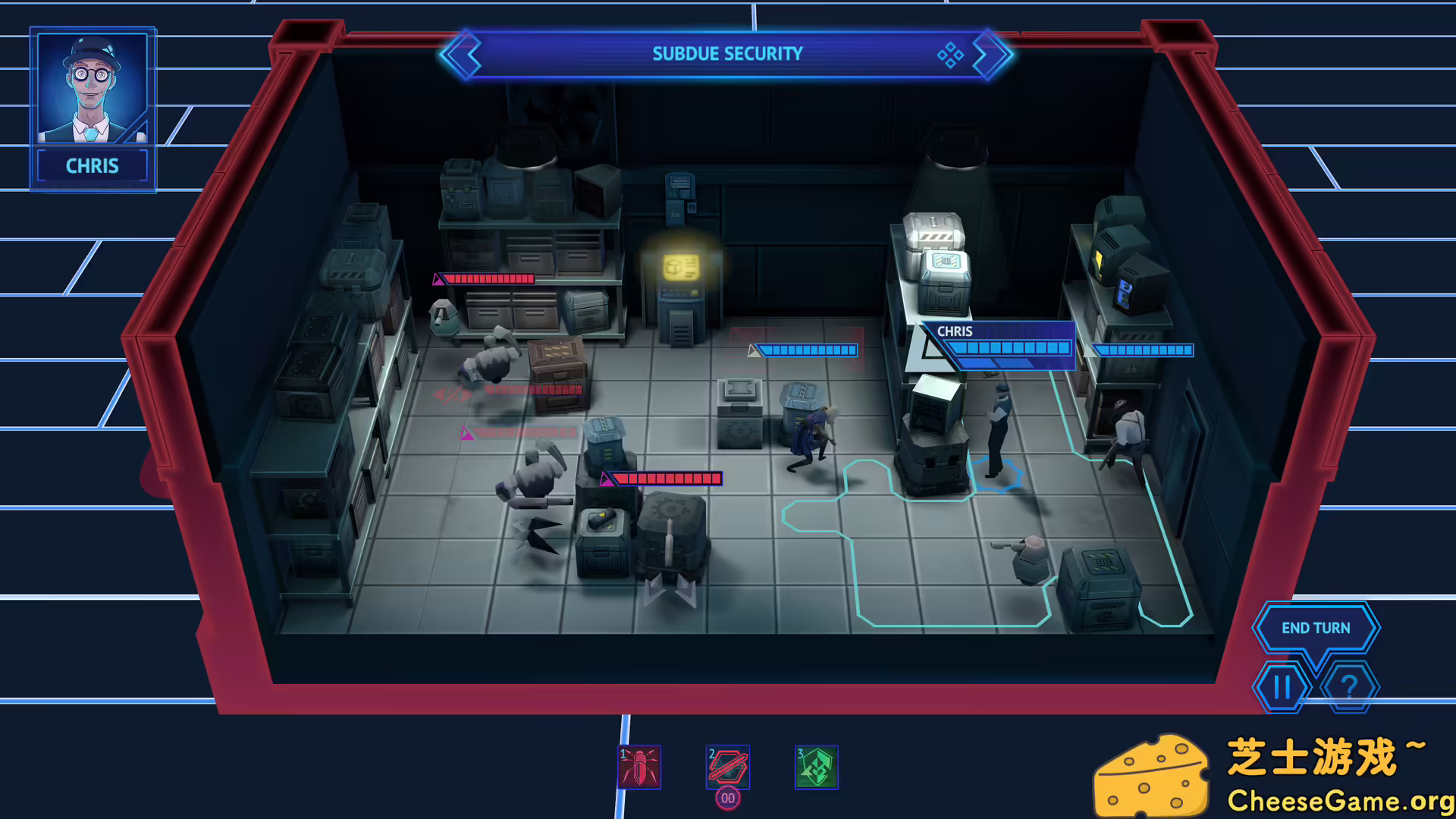This screenshot has width=1456, height=819.
Task: Activate ability 2 with the 00 counter
Action: pos(727,767)
